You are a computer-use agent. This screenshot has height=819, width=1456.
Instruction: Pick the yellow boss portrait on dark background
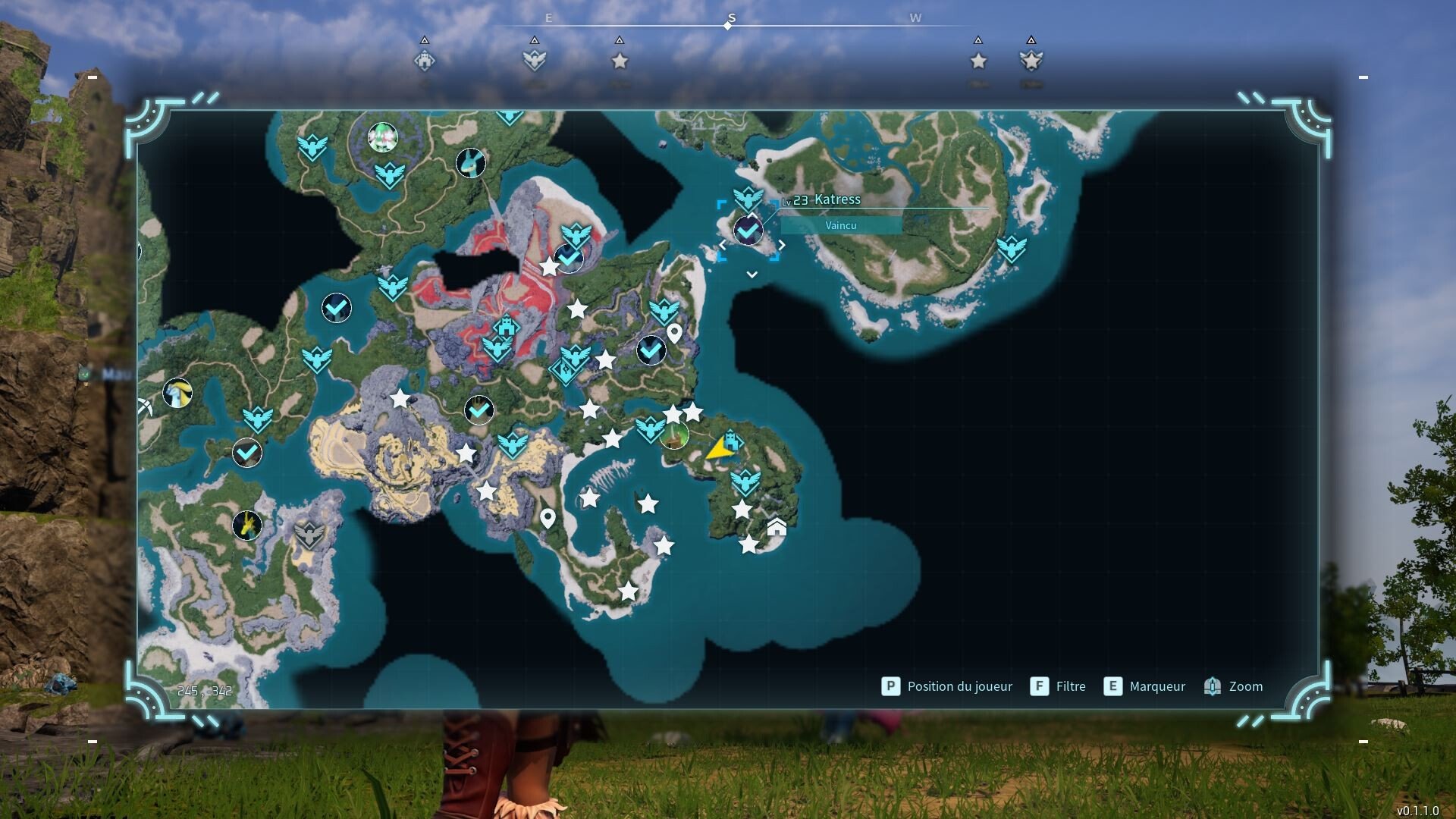click(x=247, y=525)
